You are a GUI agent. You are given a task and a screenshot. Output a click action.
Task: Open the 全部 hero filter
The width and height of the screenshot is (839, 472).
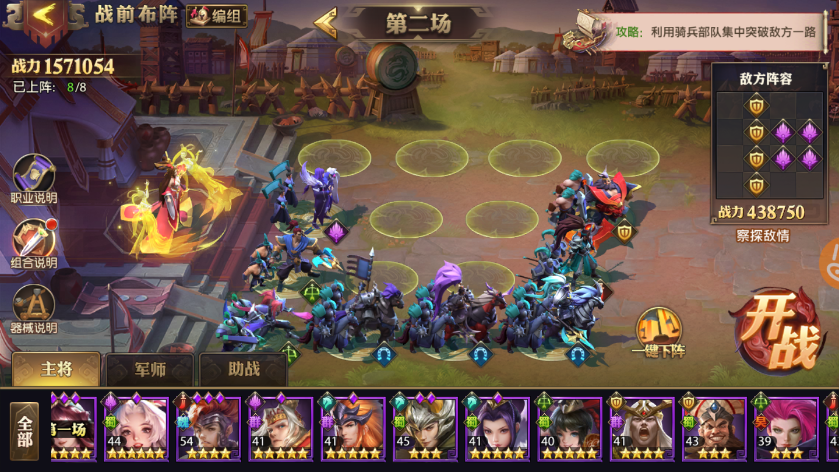(x=25, y=430)
